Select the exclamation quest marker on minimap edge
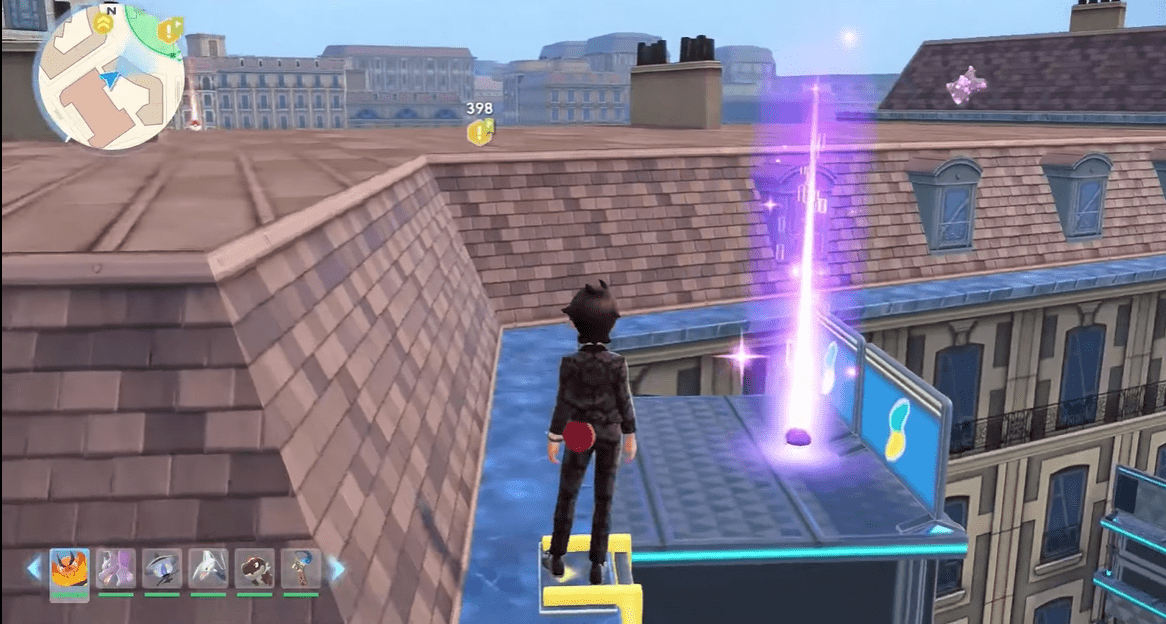 click(x=170, y=31)
